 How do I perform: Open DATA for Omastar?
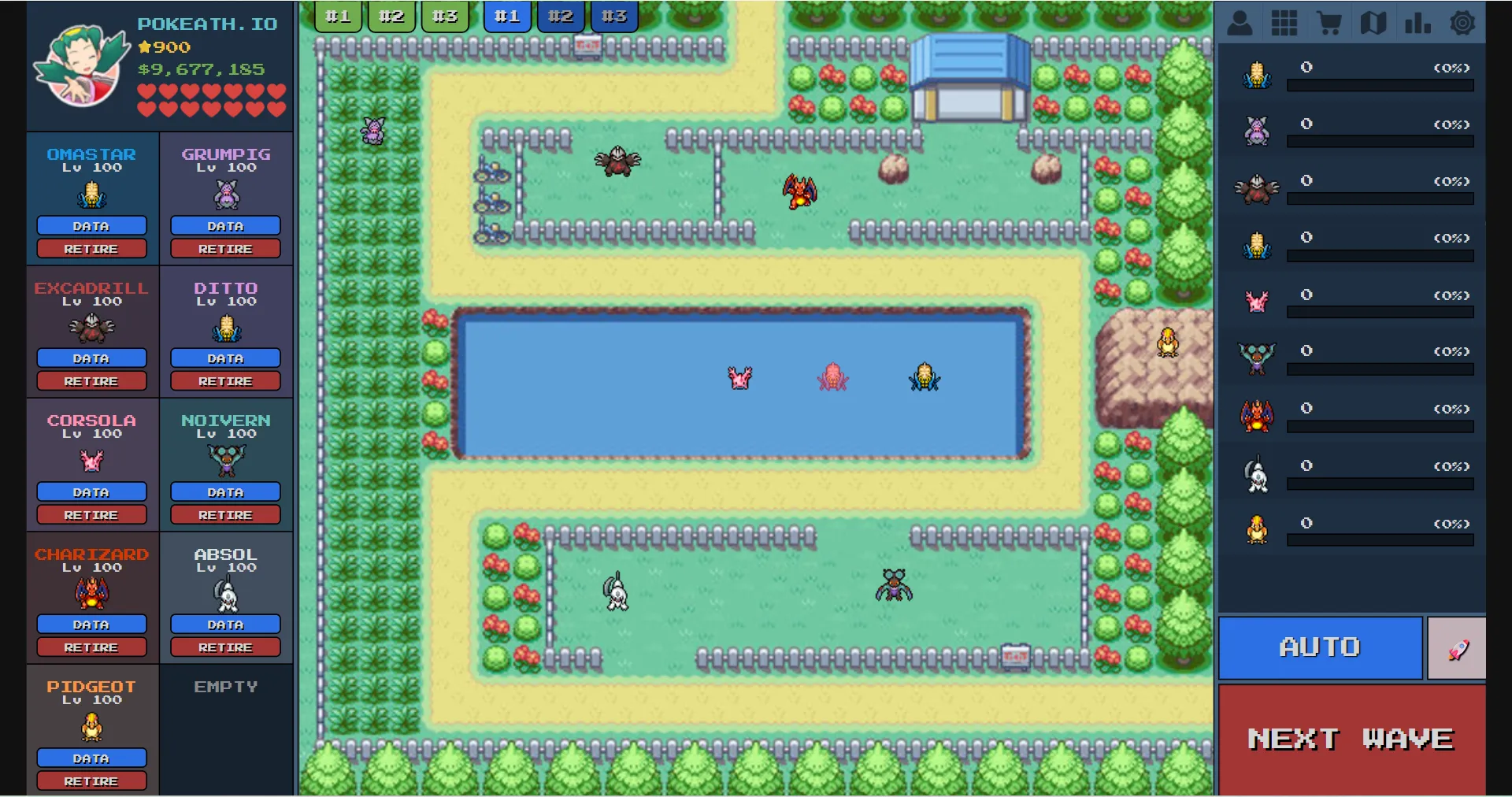coord(91,226)
